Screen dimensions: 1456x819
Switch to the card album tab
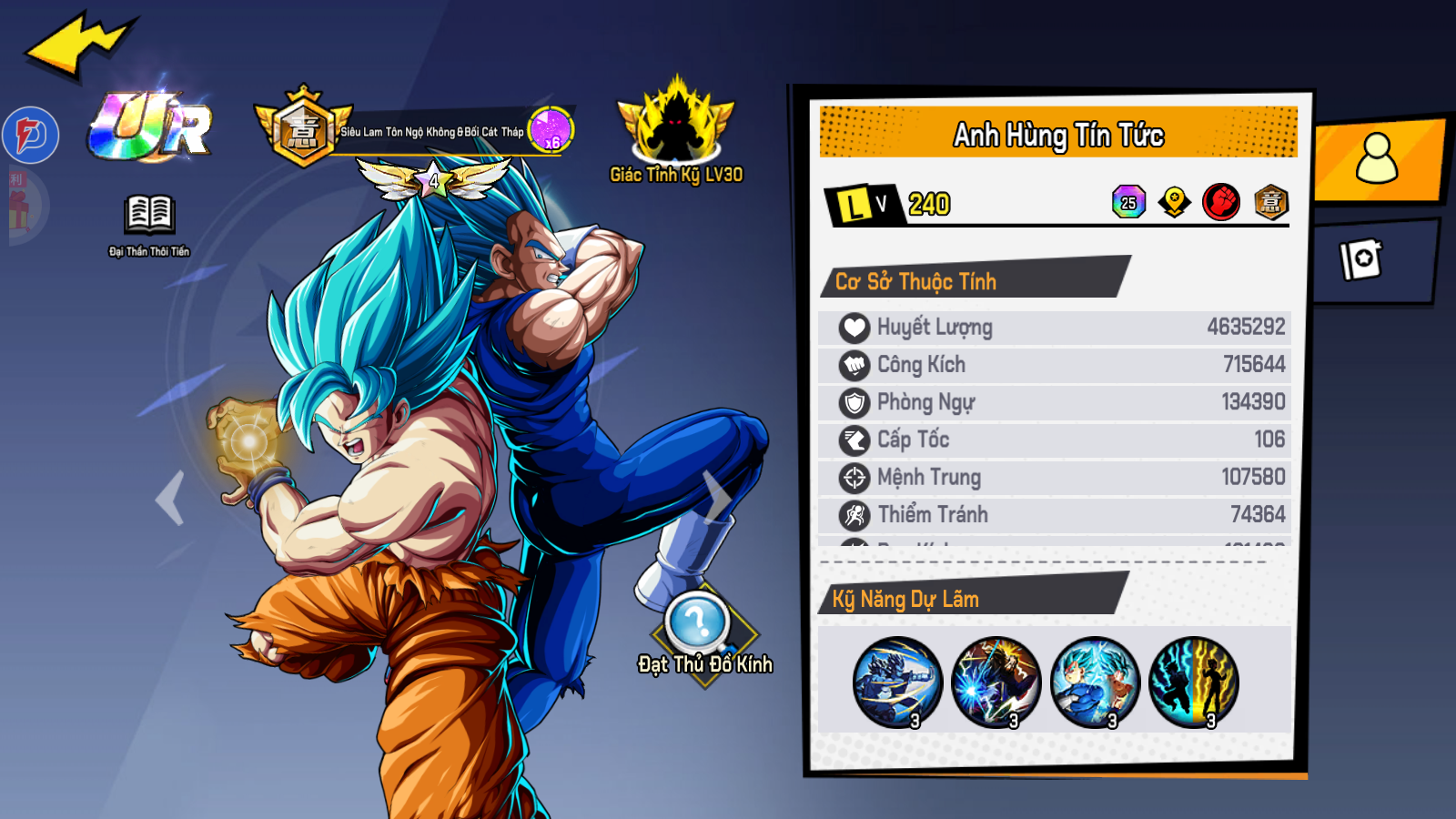tap(1362, 260)
